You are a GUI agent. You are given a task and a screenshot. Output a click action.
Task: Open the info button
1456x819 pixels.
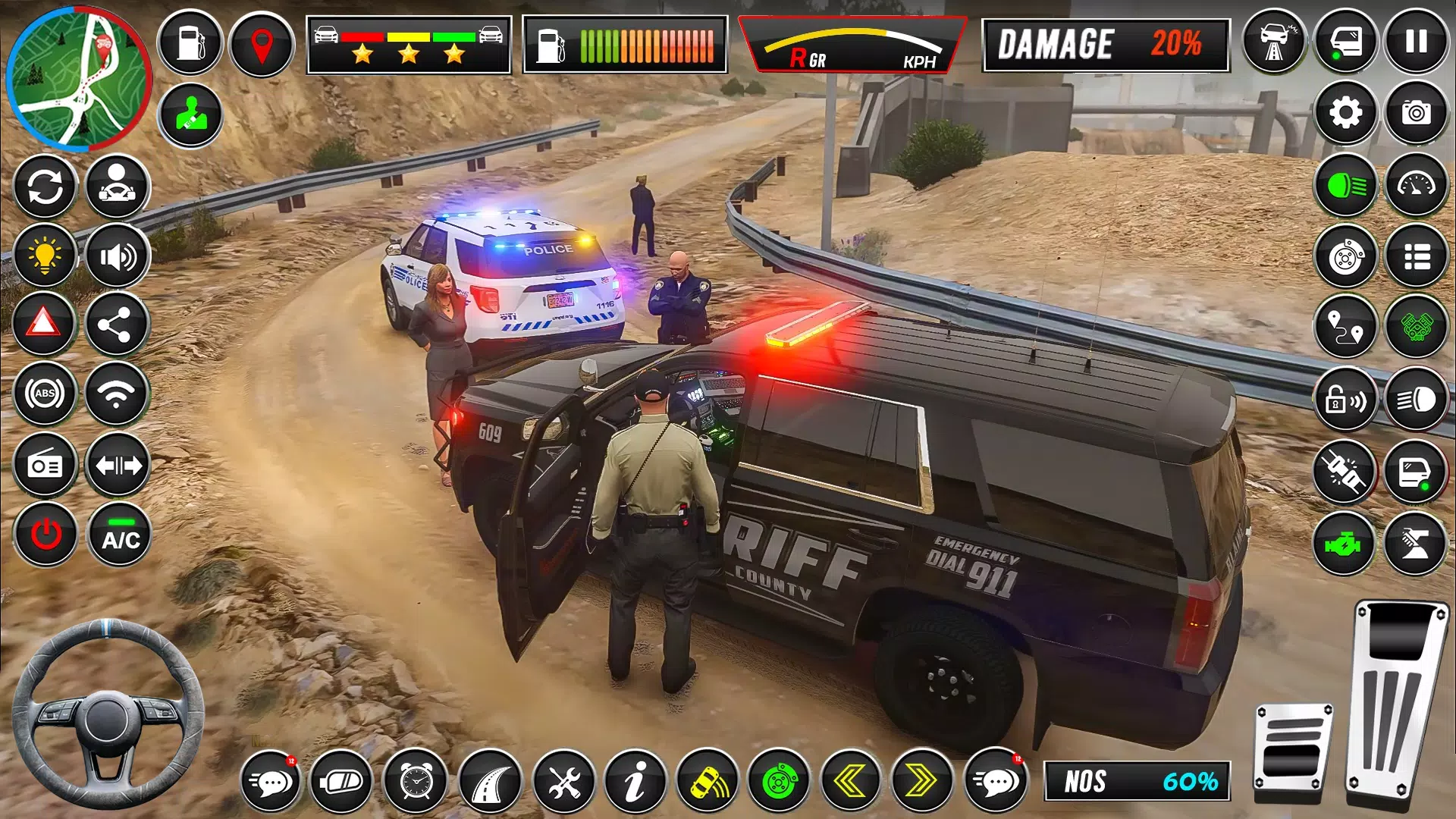click(635, 781)
